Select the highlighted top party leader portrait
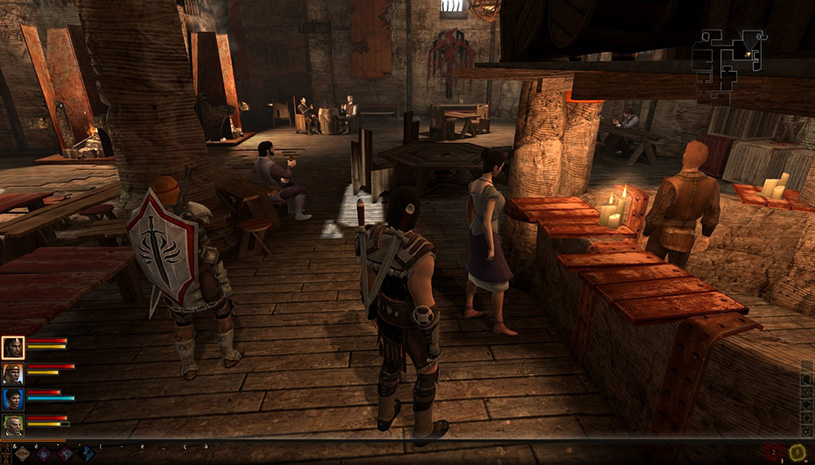 [x=13, y=347]
